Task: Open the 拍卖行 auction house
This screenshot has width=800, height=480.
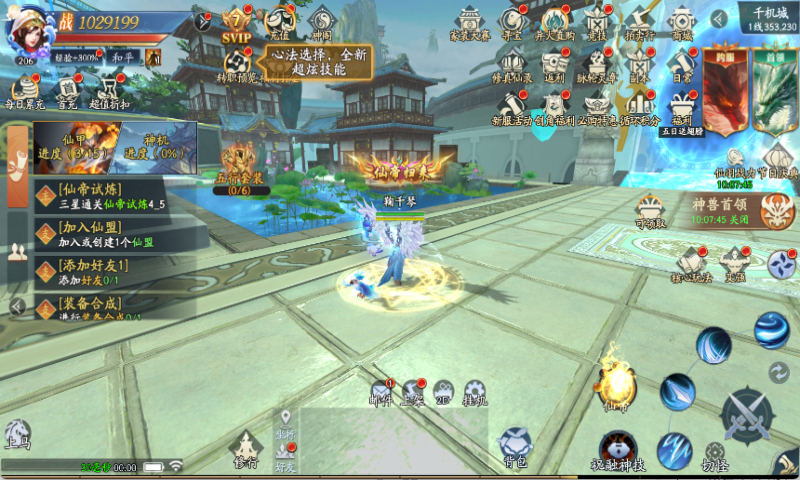Action: pos(640,24)
